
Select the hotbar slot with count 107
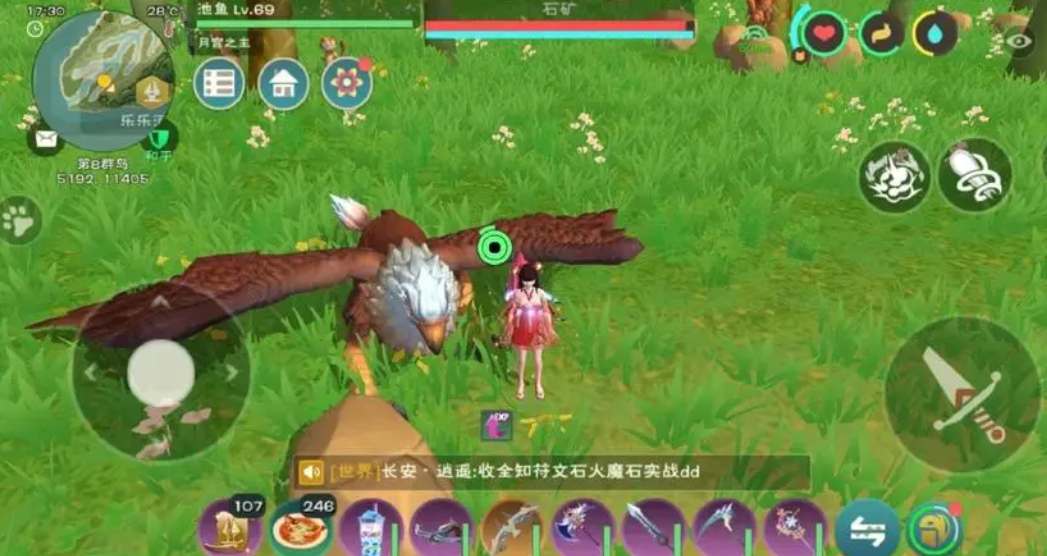(x=229, y=528)
